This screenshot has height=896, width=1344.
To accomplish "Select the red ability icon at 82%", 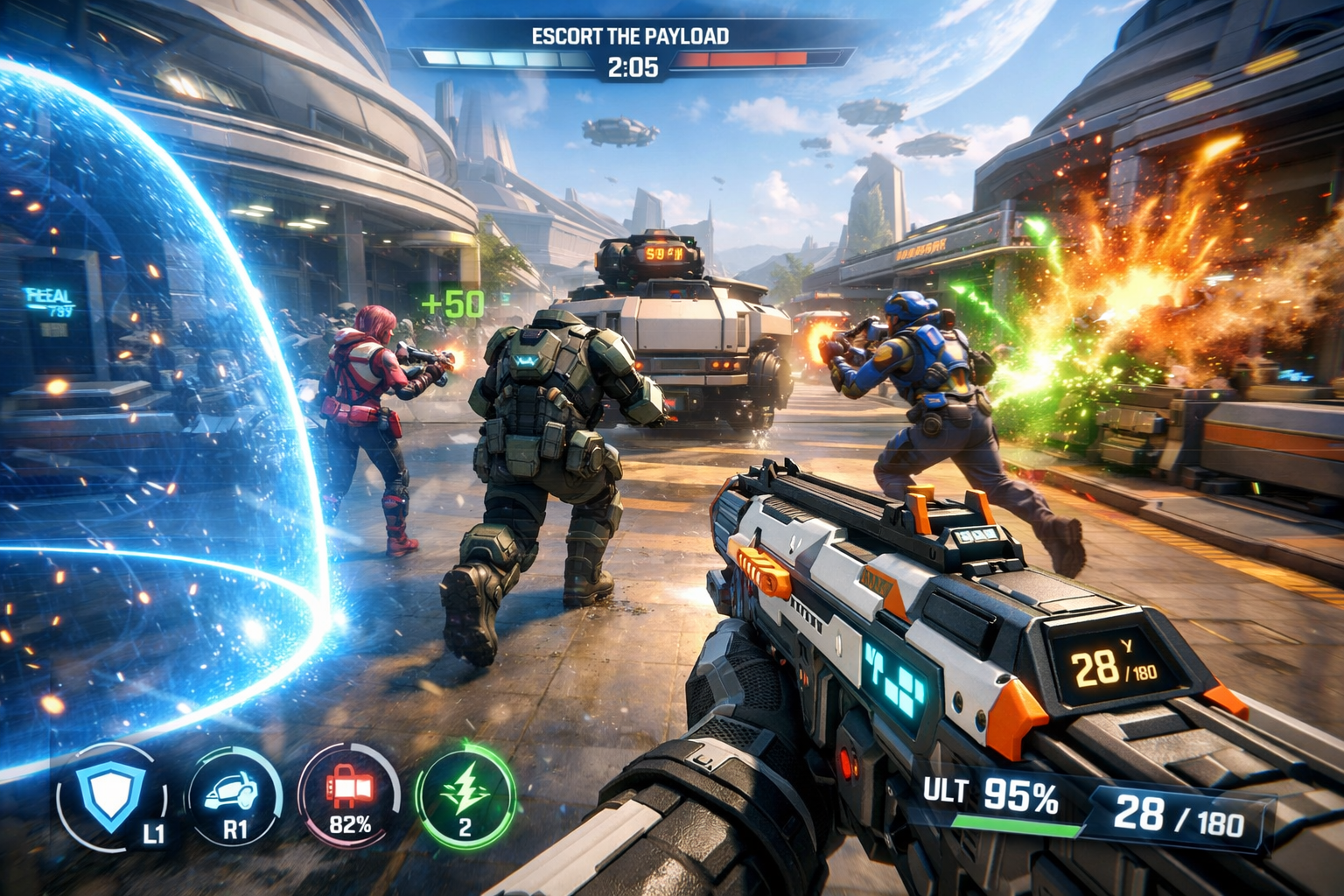I will (x=349, y=794).
